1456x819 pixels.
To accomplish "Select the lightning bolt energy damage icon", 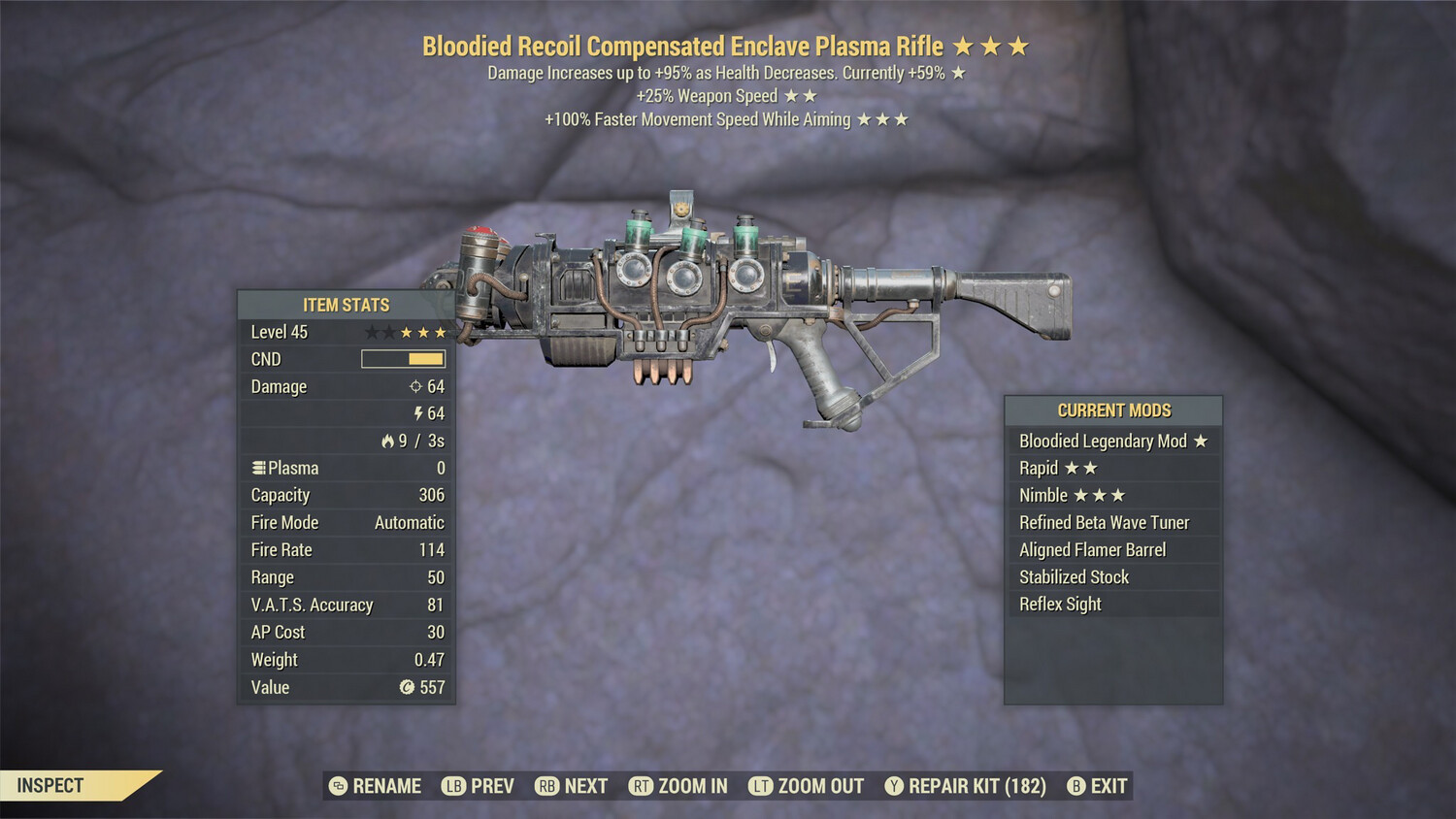I will (x=418, y=412).
